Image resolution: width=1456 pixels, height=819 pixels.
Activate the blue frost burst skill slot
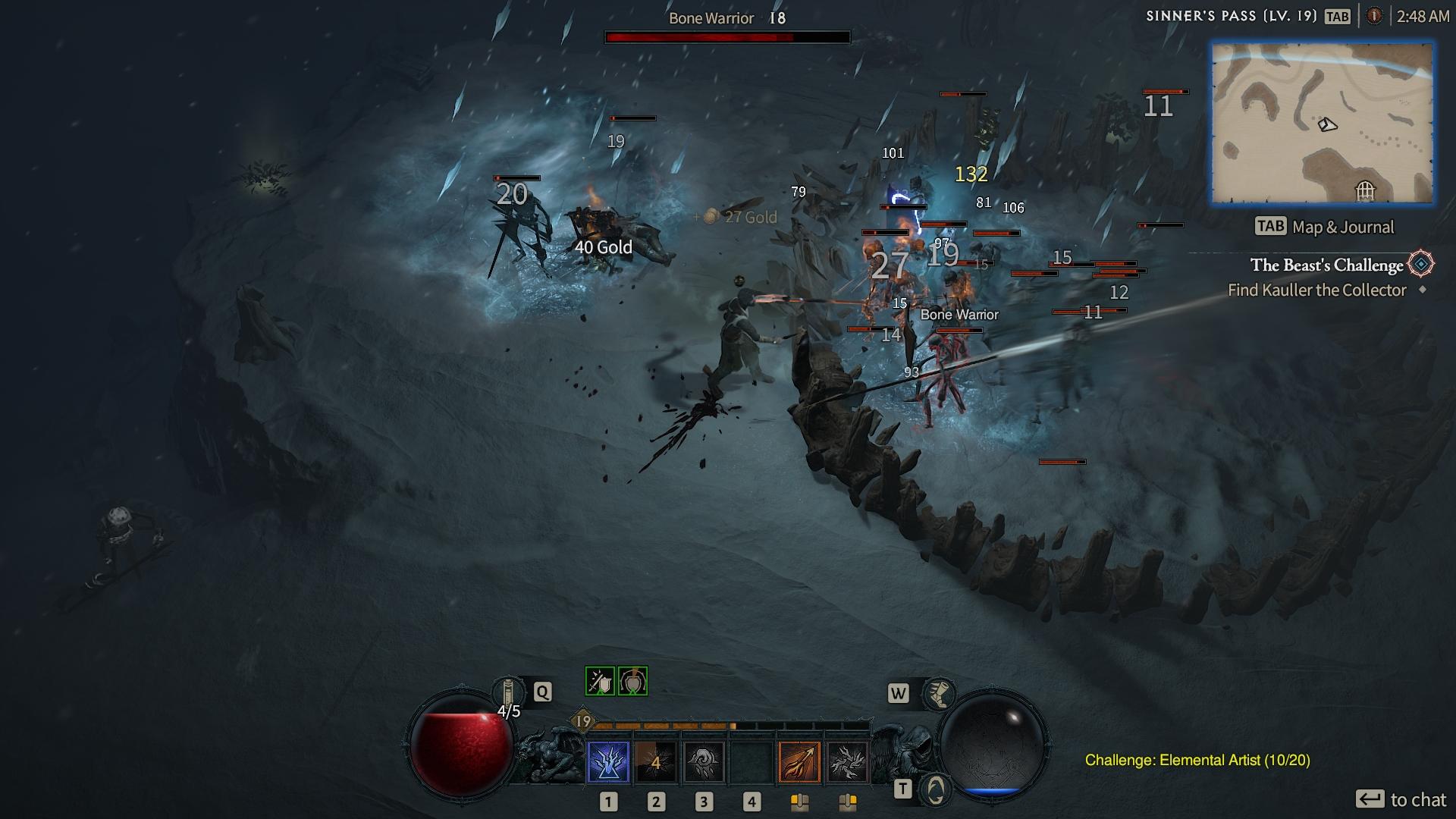608,761
